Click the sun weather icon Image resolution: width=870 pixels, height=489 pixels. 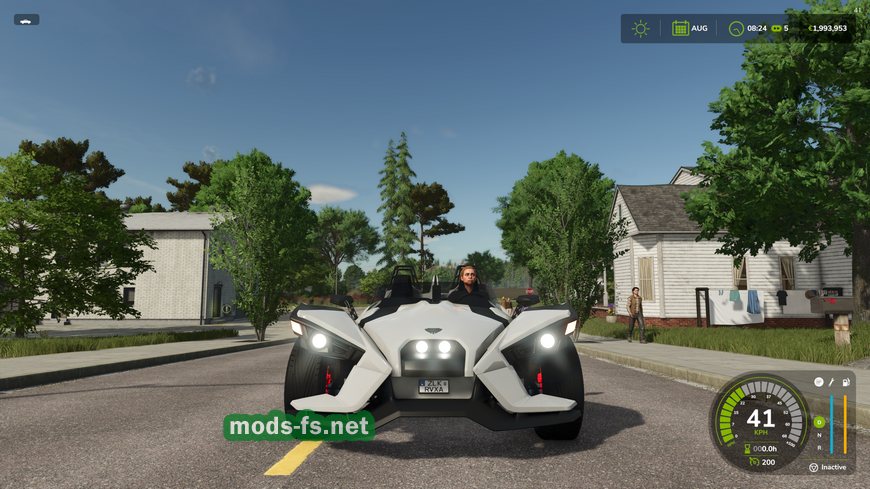click(x=641, y=28)
